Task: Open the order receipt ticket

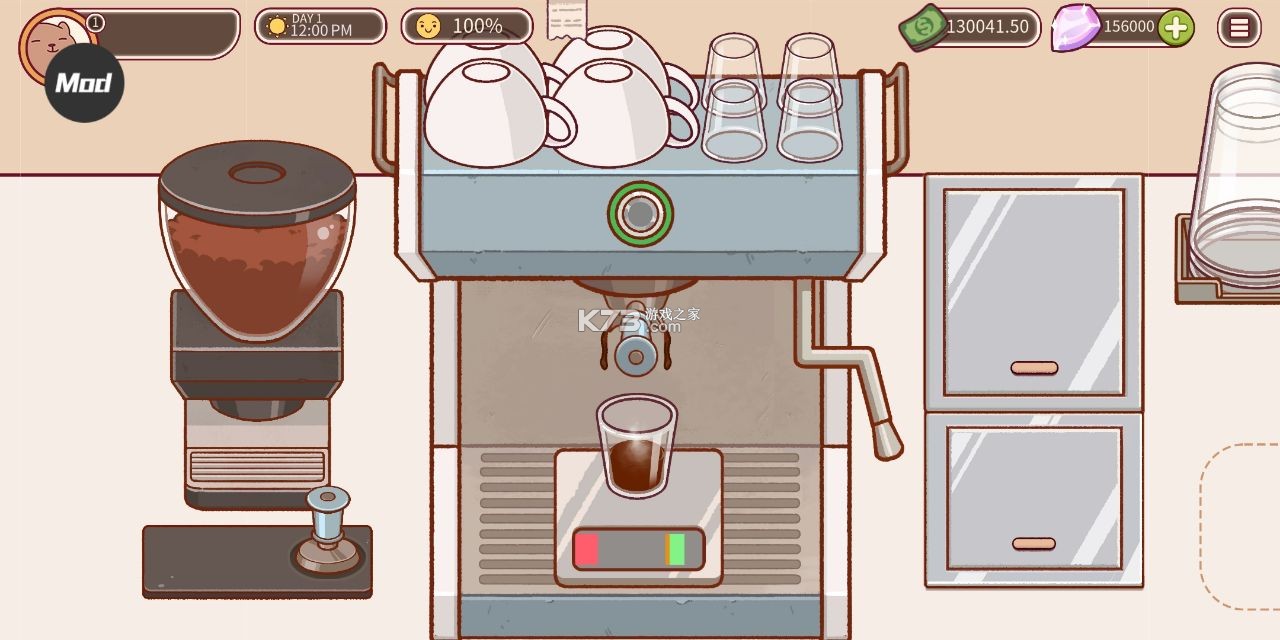Action: tap(566, 19)
